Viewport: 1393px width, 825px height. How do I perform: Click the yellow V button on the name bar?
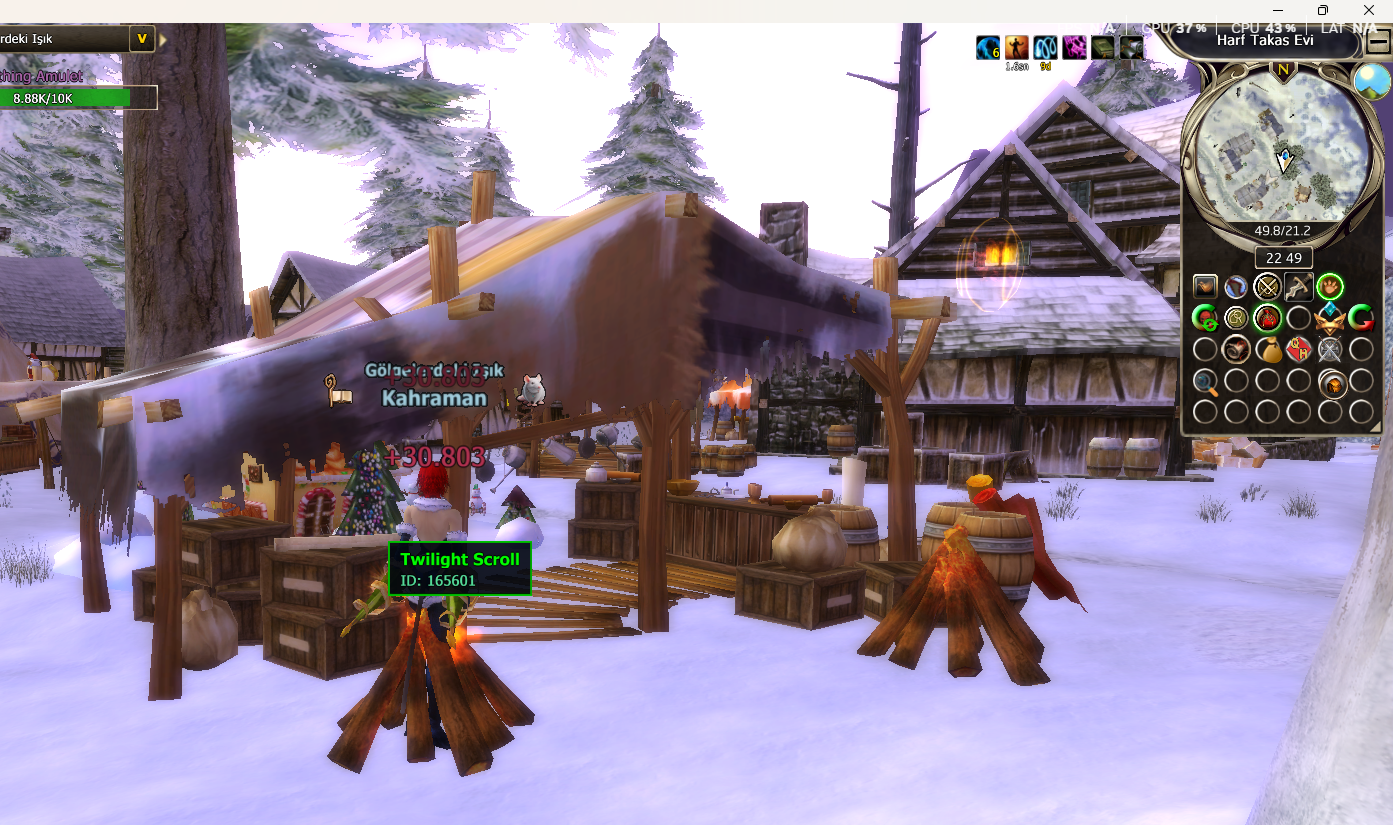click(142, 39)
